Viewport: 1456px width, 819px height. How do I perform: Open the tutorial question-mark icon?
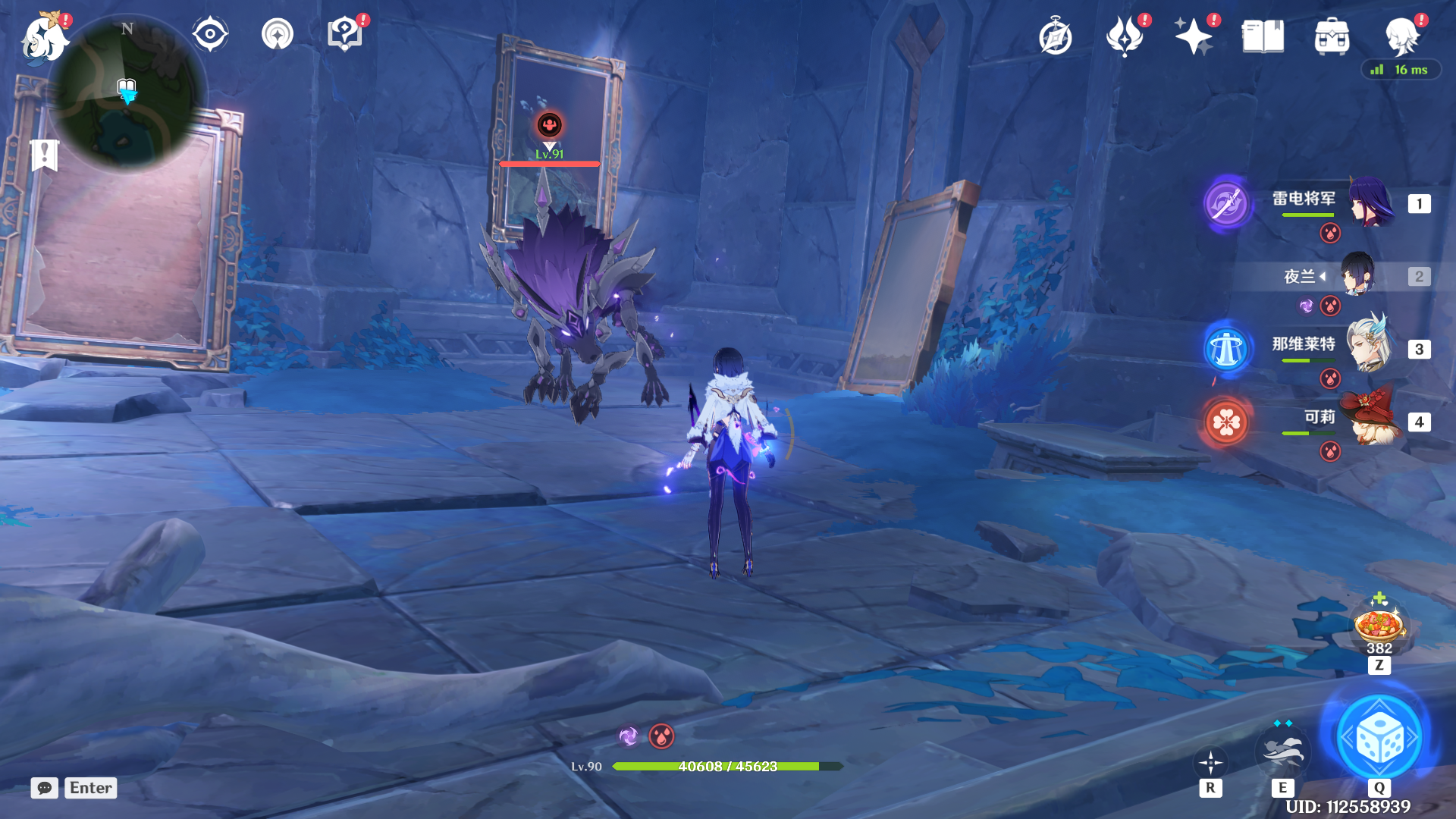(345, 34)
